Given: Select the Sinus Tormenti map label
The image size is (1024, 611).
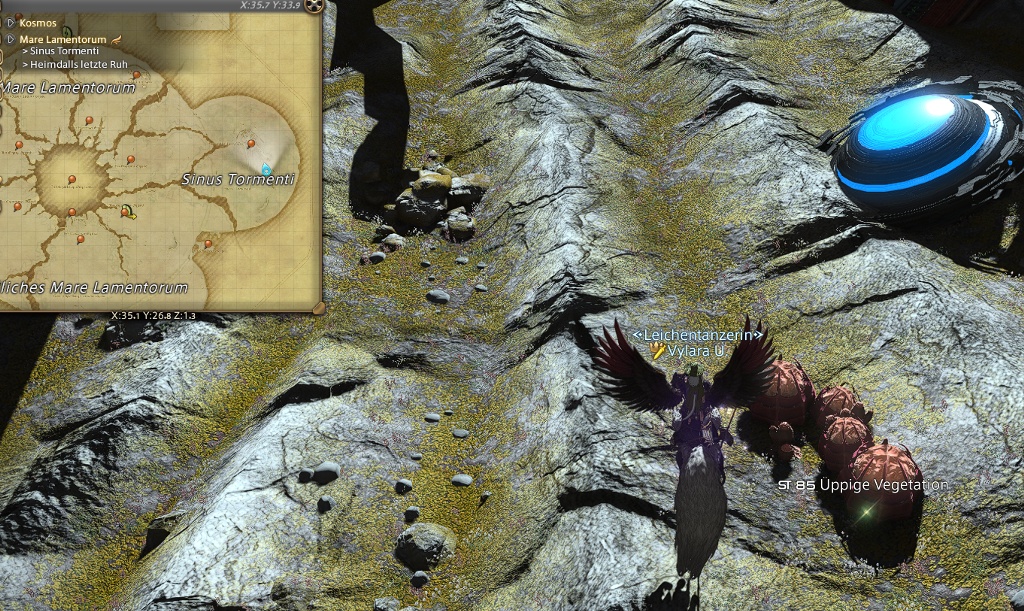Looking at the screenshot, I should click(x=238, y=180).
